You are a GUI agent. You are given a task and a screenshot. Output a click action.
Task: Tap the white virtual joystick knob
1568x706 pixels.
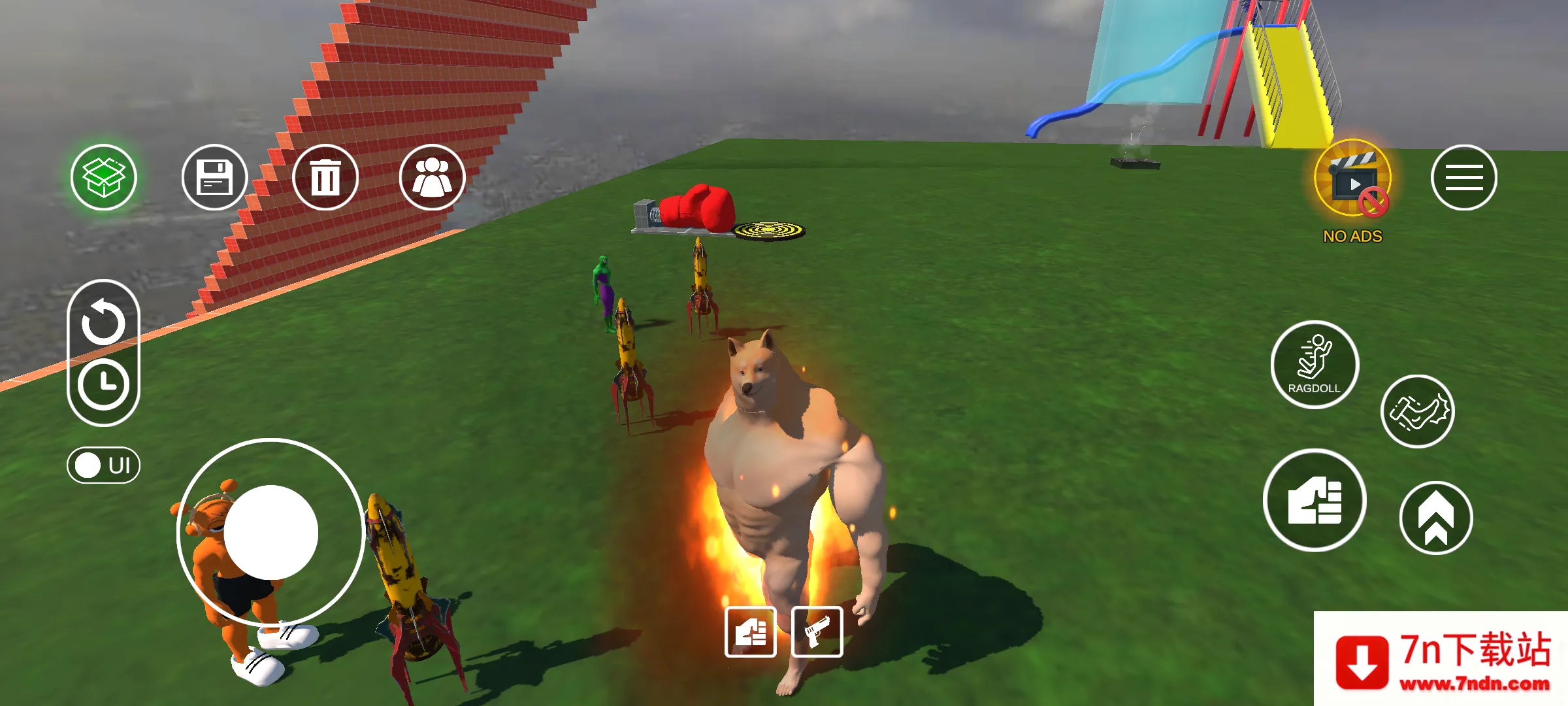270,532
